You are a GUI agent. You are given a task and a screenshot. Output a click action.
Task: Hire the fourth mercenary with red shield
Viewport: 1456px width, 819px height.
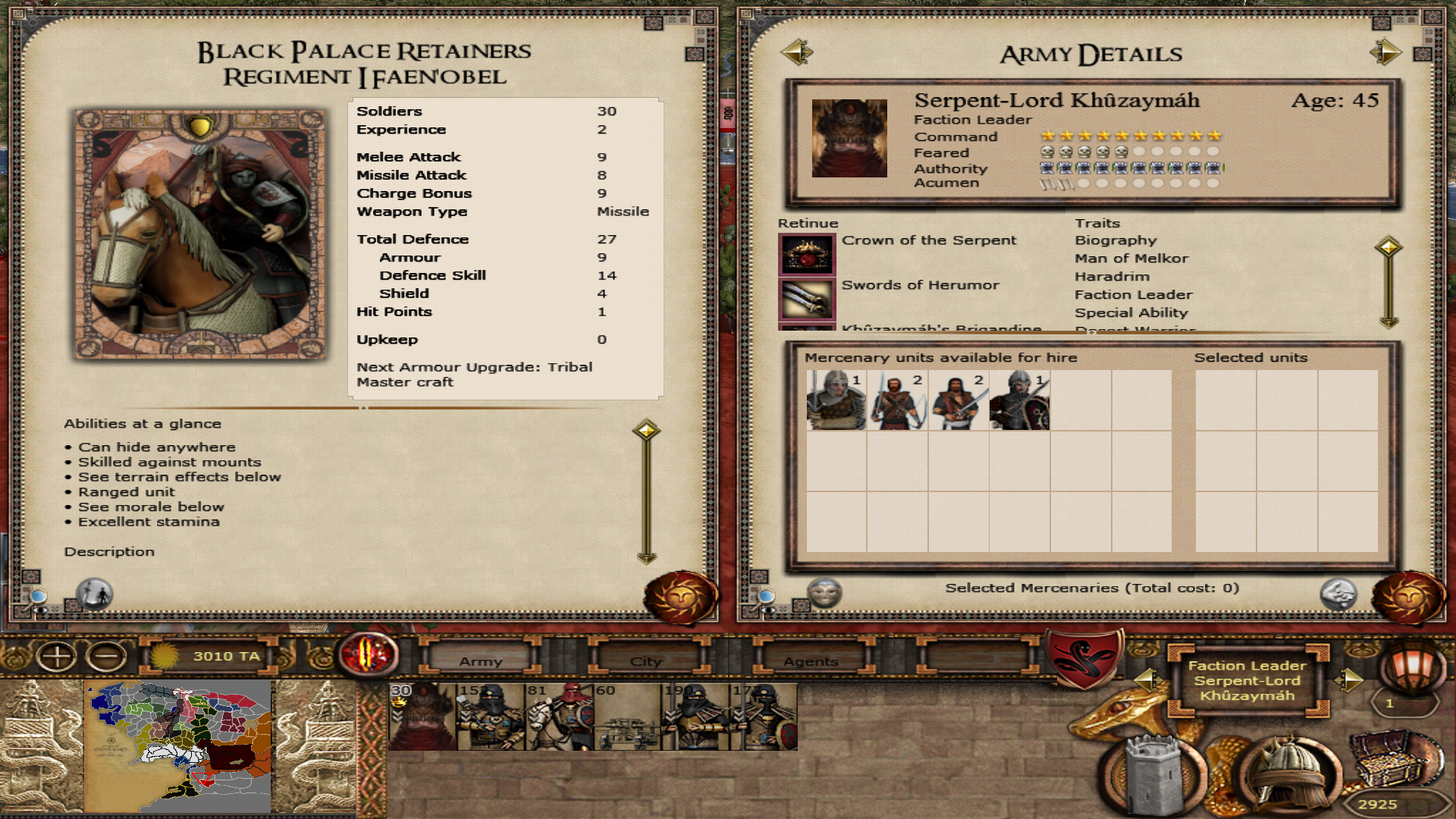pyautogui.click(x=1019, y=400)
